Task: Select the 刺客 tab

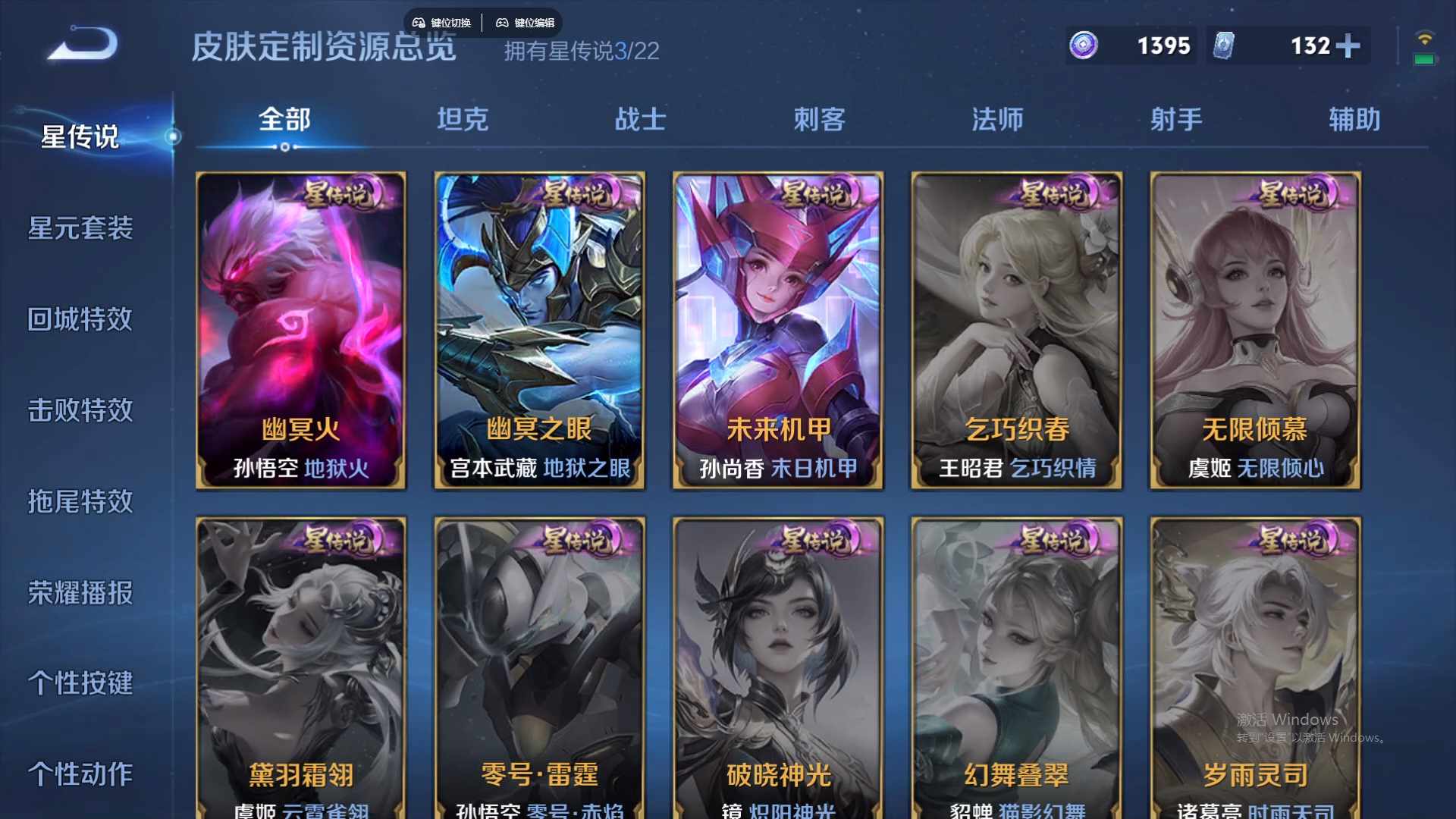Action: click(819, 119)
